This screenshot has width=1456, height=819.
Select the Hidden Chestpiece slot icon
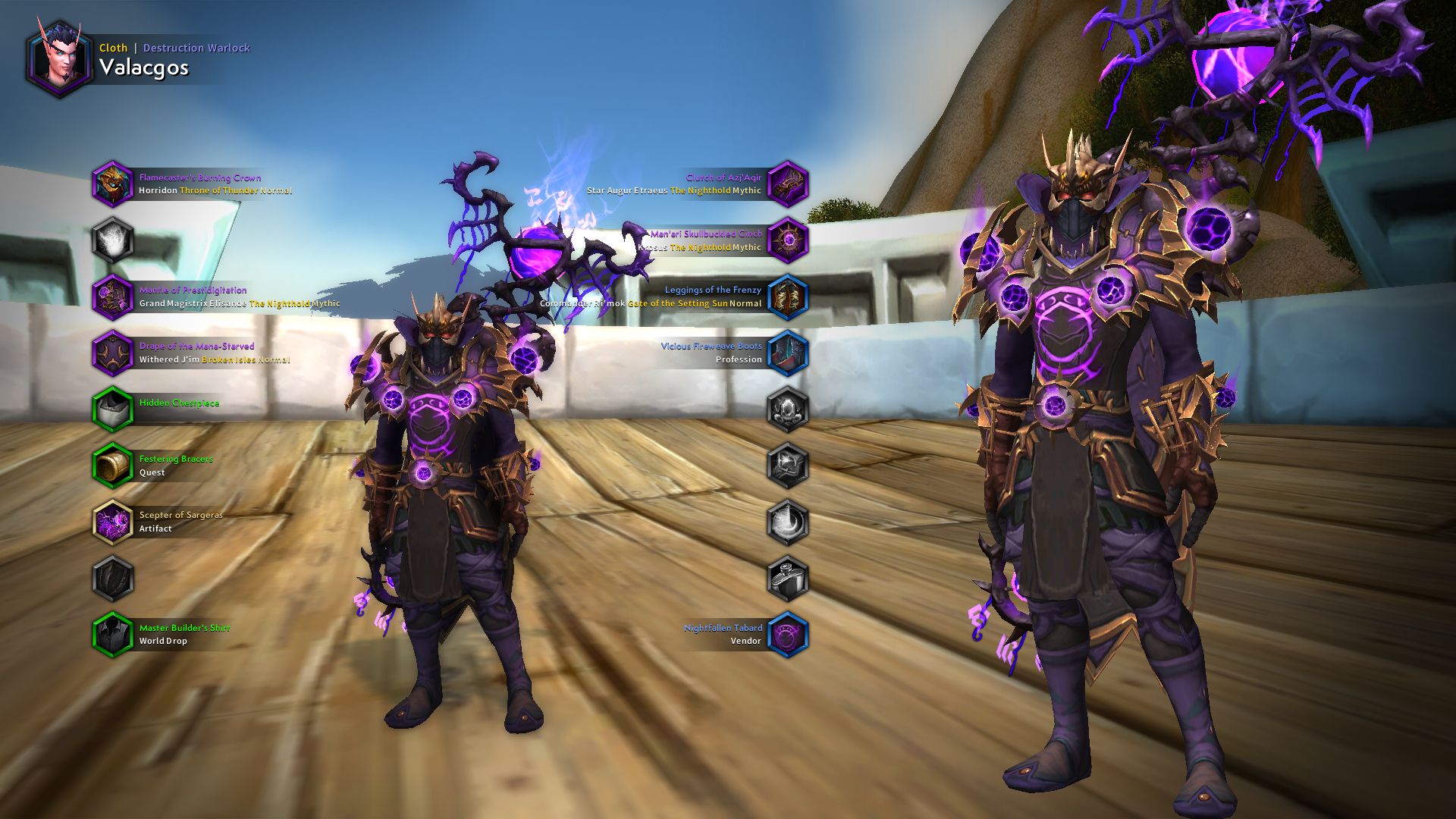pyautogui.click(x=114, y=408)
